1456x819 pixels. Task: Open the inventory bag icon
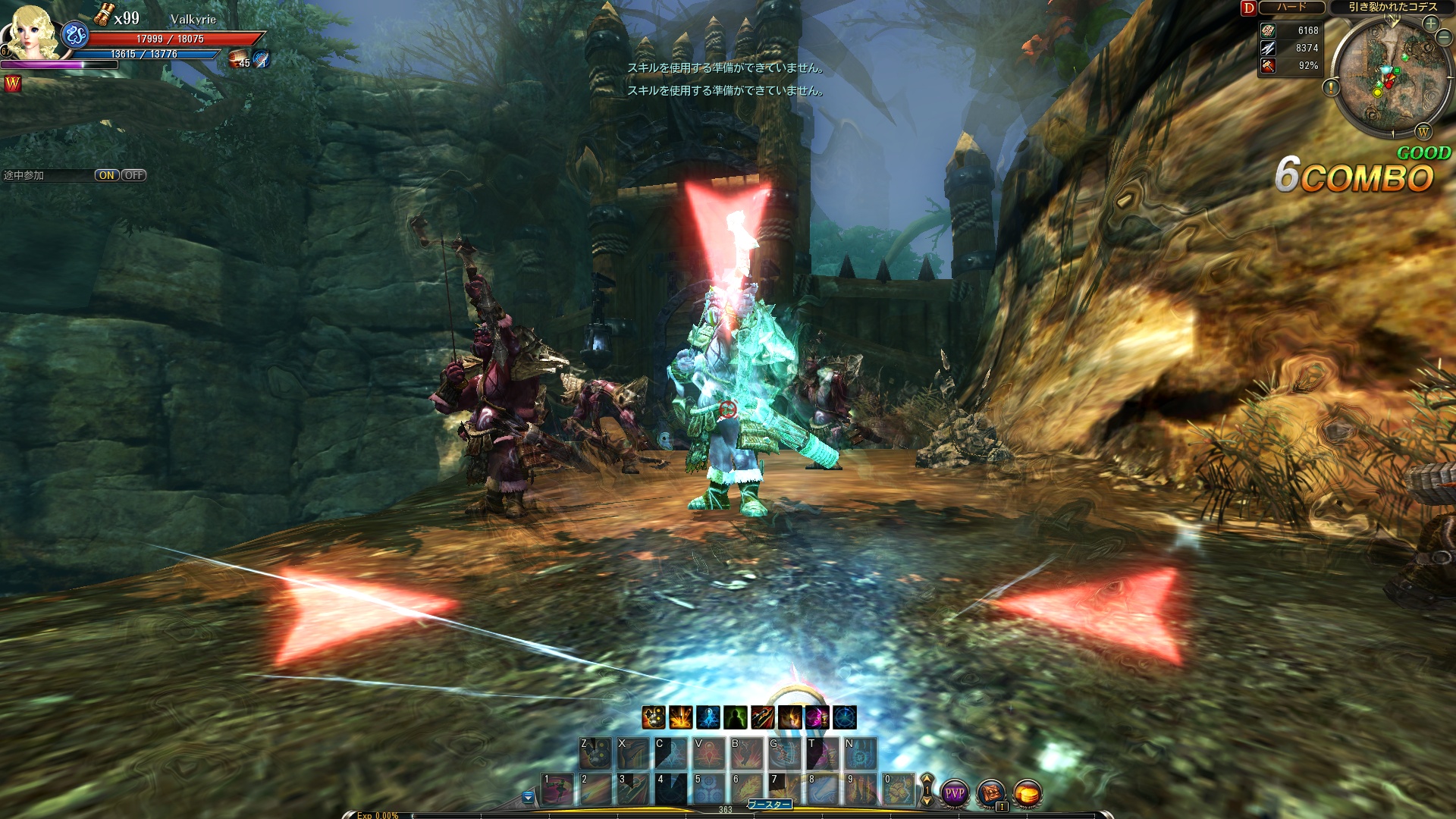(x=991, y=793)
